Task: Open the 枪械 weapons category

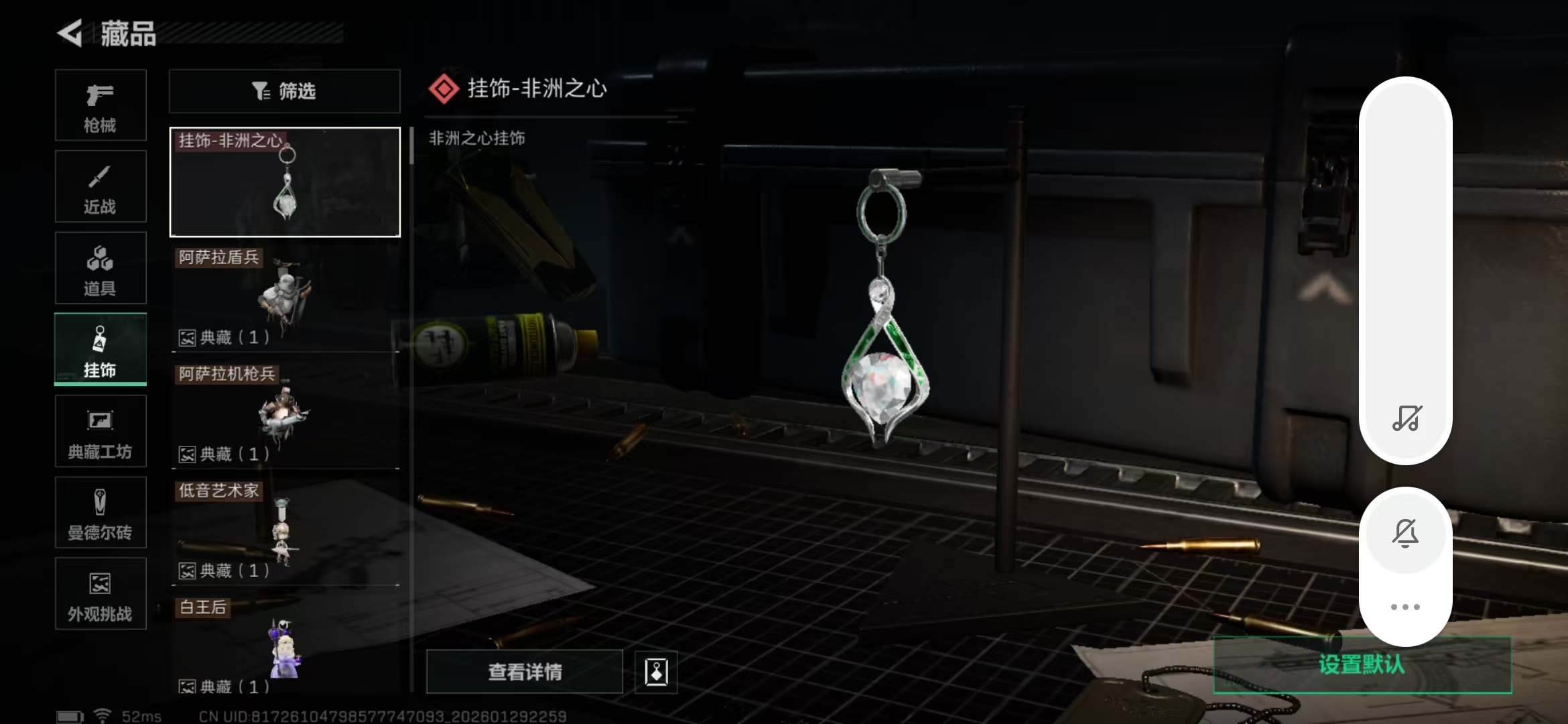Action: click(101, 105)
